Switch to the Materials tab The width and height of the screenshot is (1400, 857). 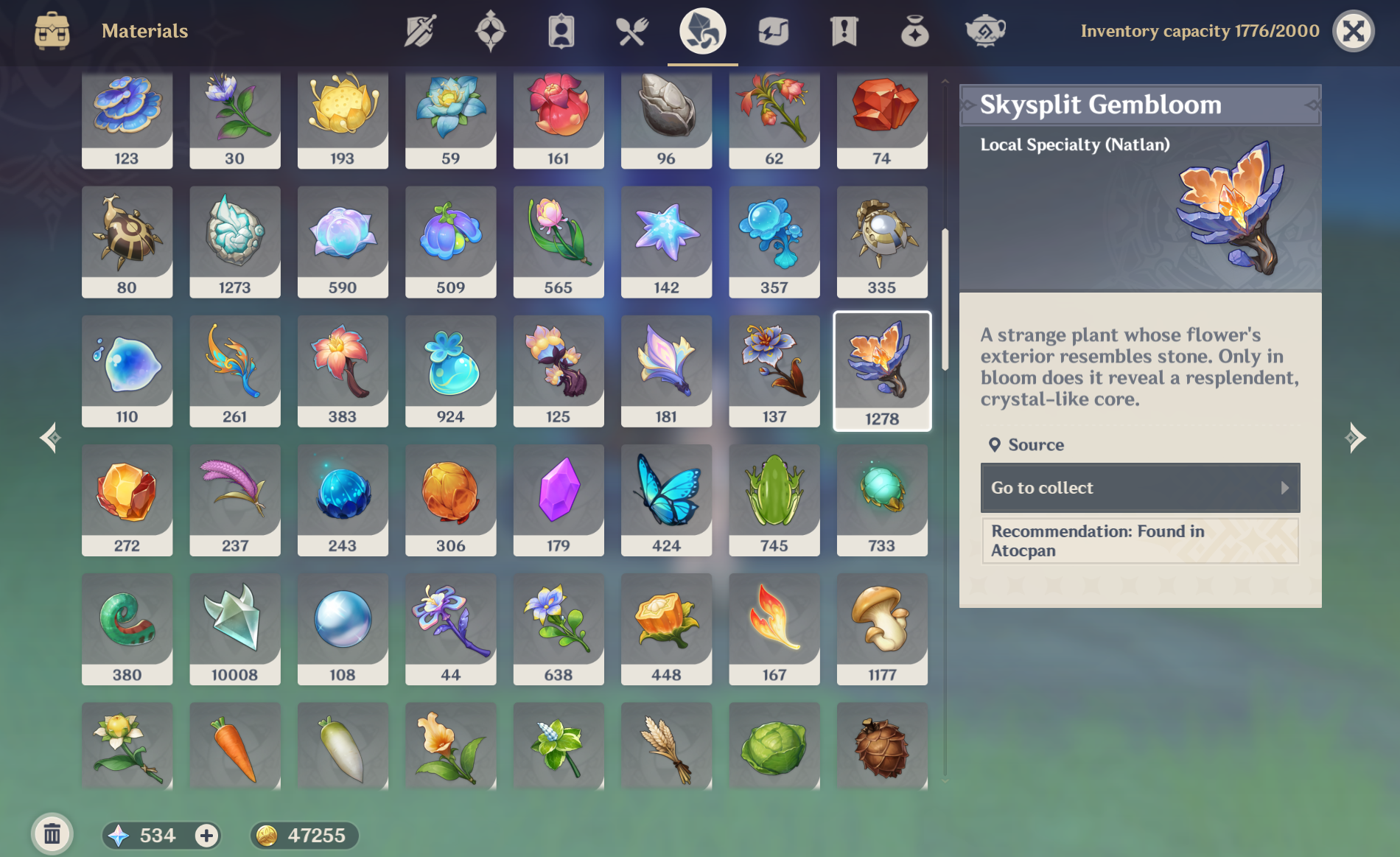click(x=701, y=31)
